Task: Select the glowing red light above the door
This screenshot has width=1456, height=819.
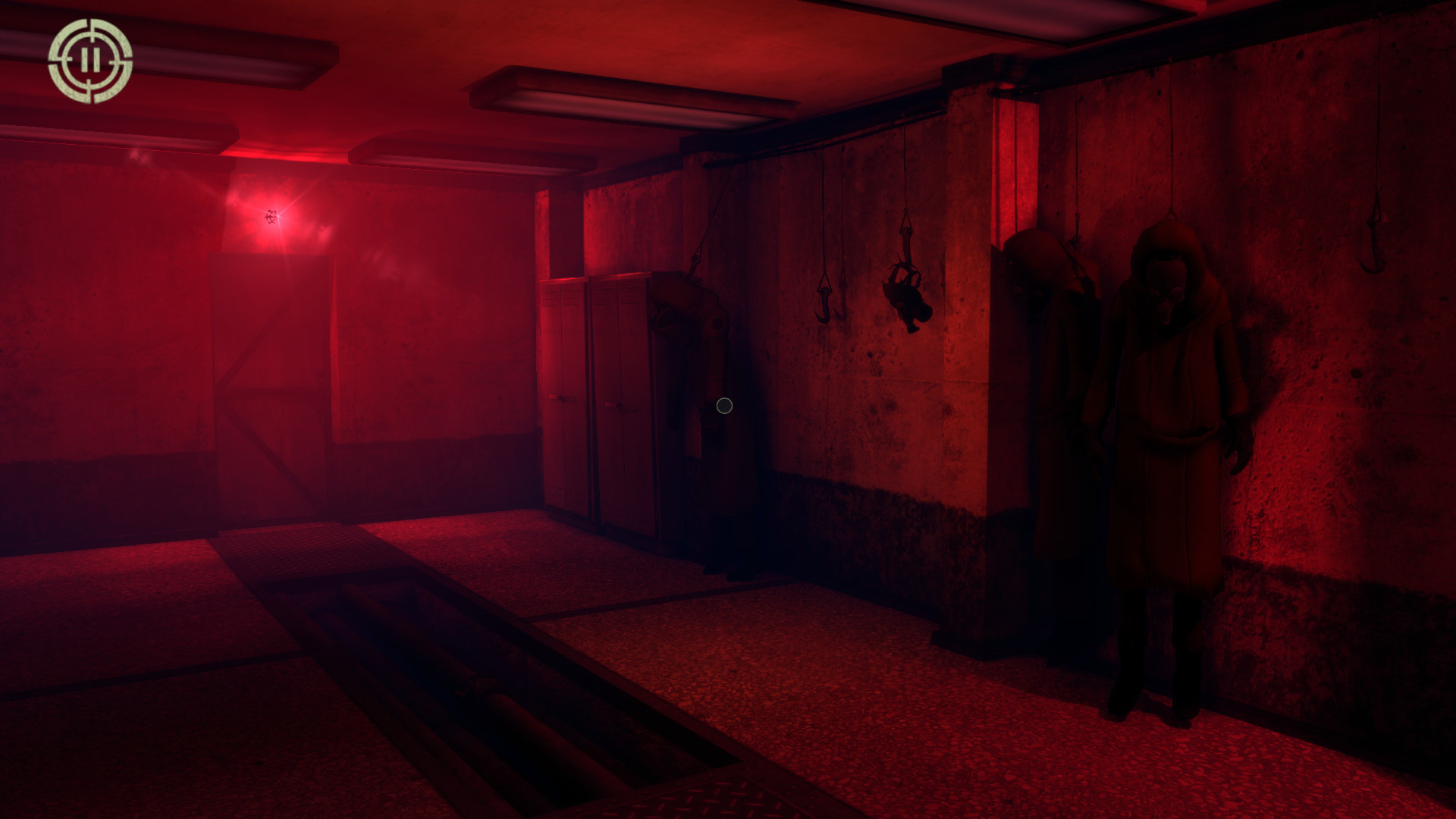Action: tap(271, 215)
